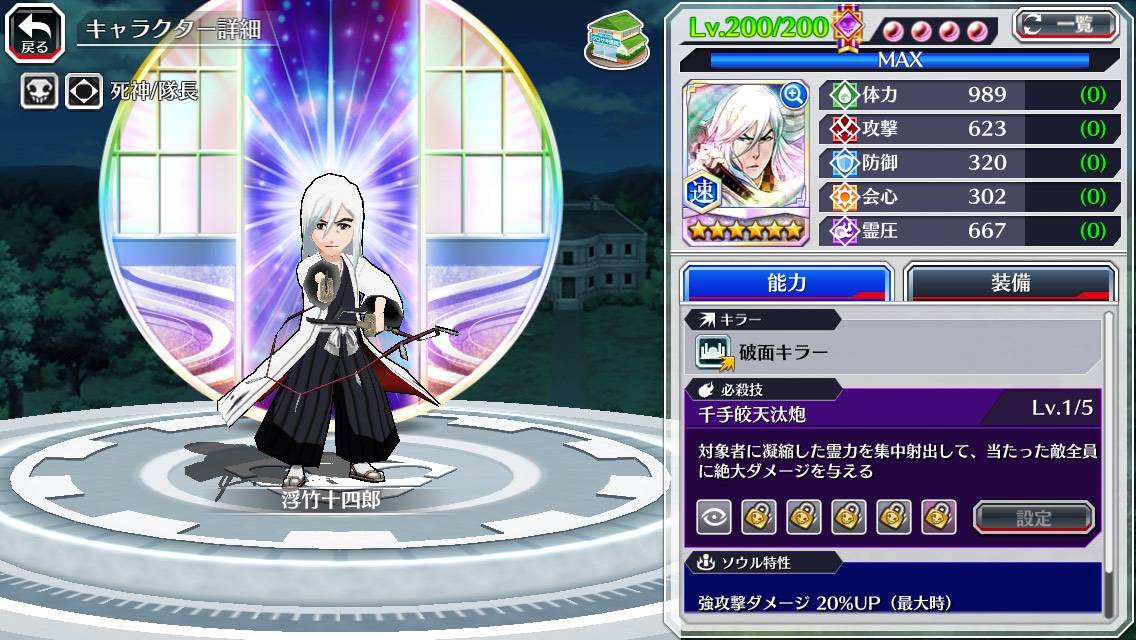Tap the diamond-shaped attribute icon beside the skull
The image size is (1136, 640).
pos(84,92)
